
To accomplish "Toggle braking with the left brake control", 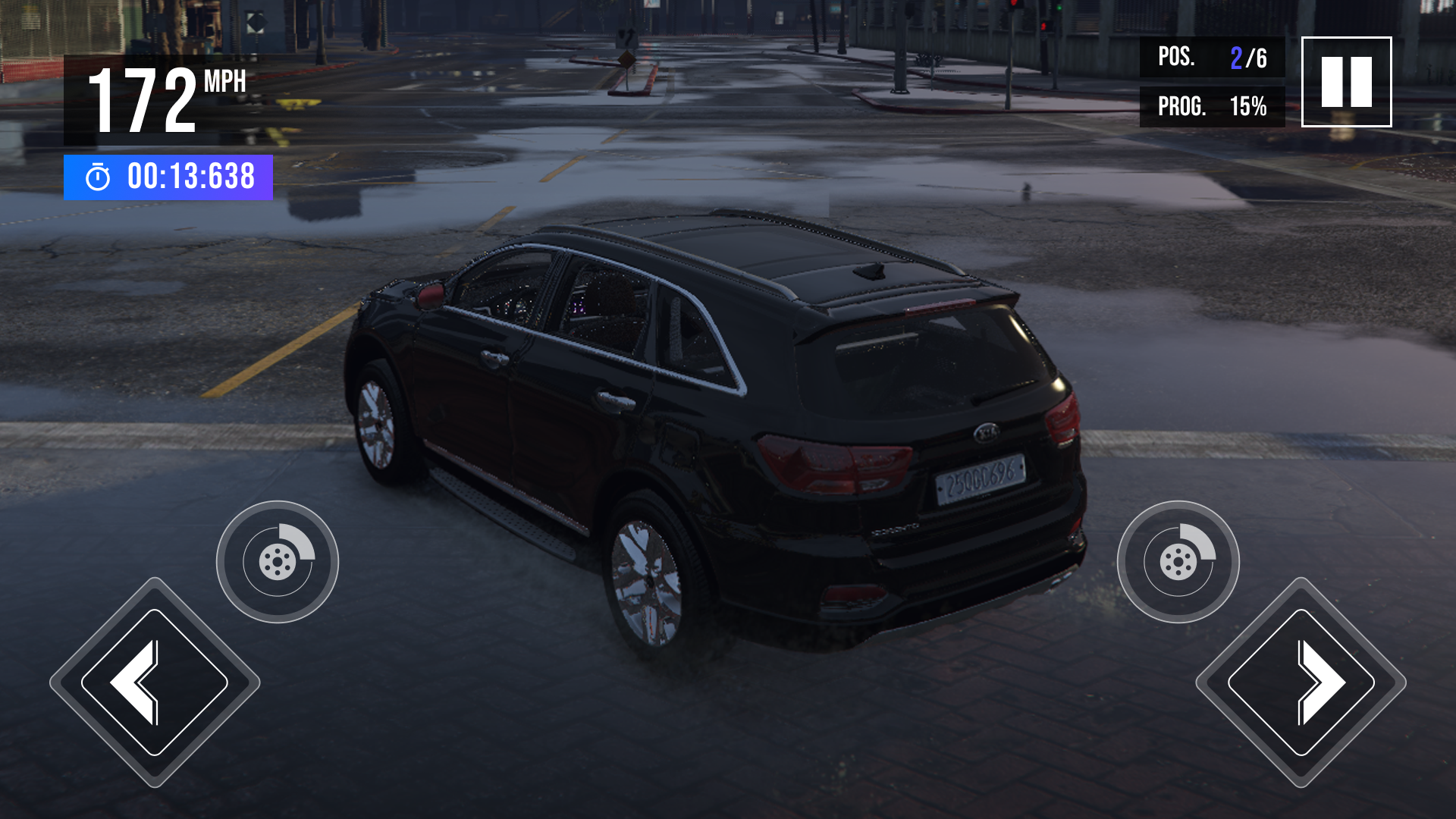I will [278, 560].
